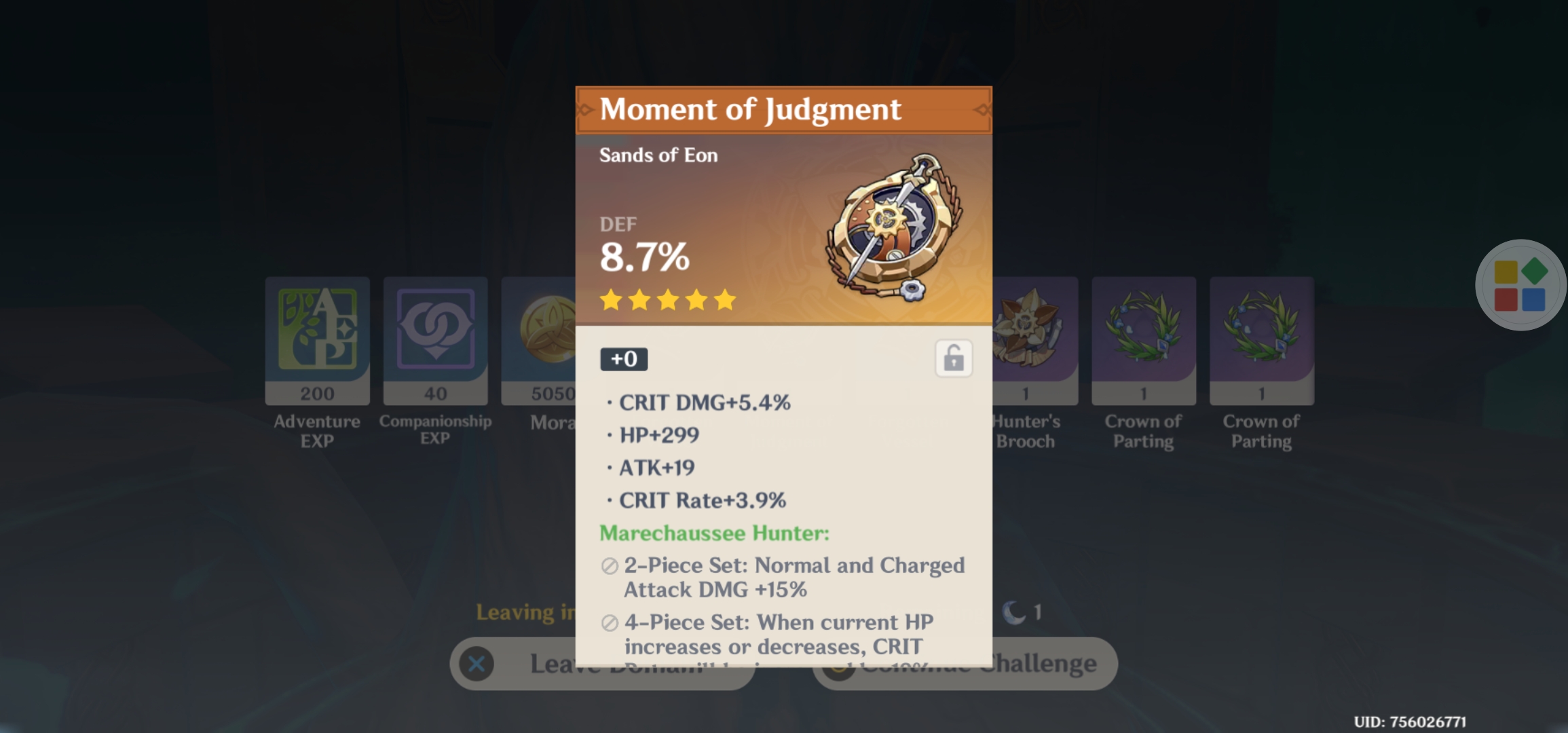Click the five-star rating row
Viewport: 1568px width, 733px height.
pyautogui.click(x=669, y=300)
